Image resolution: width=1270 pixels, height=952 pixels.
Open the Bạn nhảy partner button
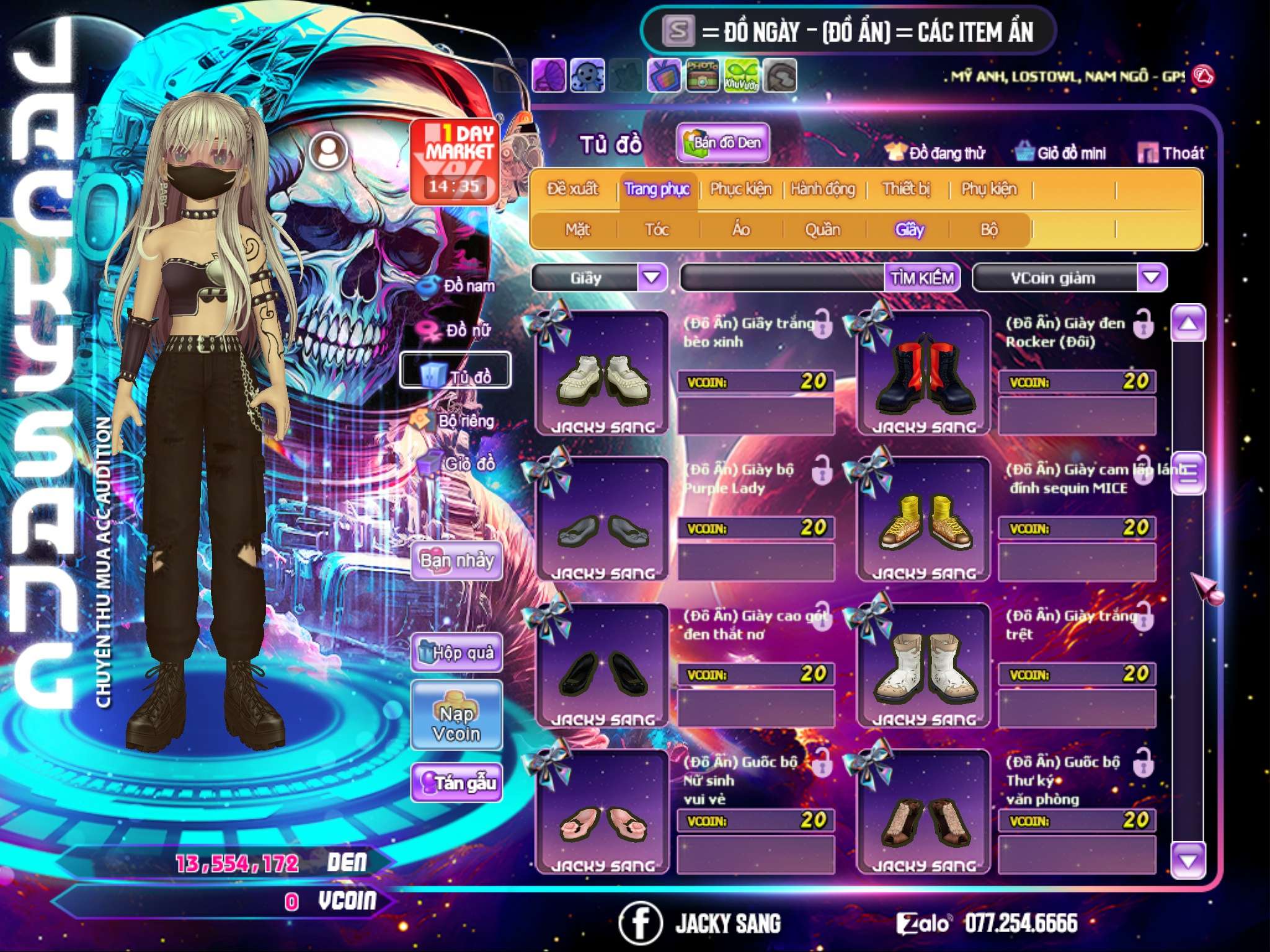pos(456,561)
